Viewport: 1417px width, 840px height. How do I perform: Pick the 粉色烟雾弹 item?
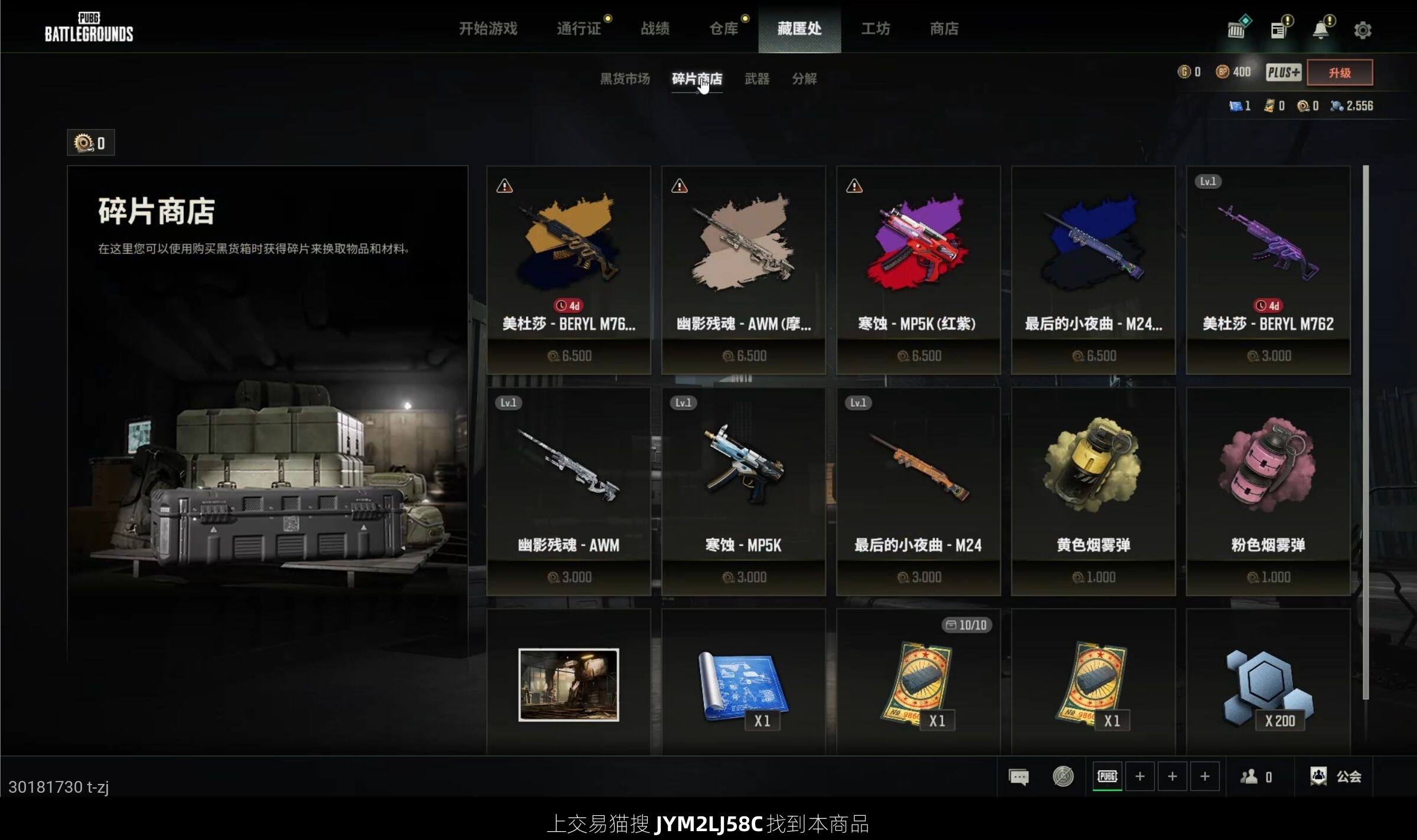1268,491
